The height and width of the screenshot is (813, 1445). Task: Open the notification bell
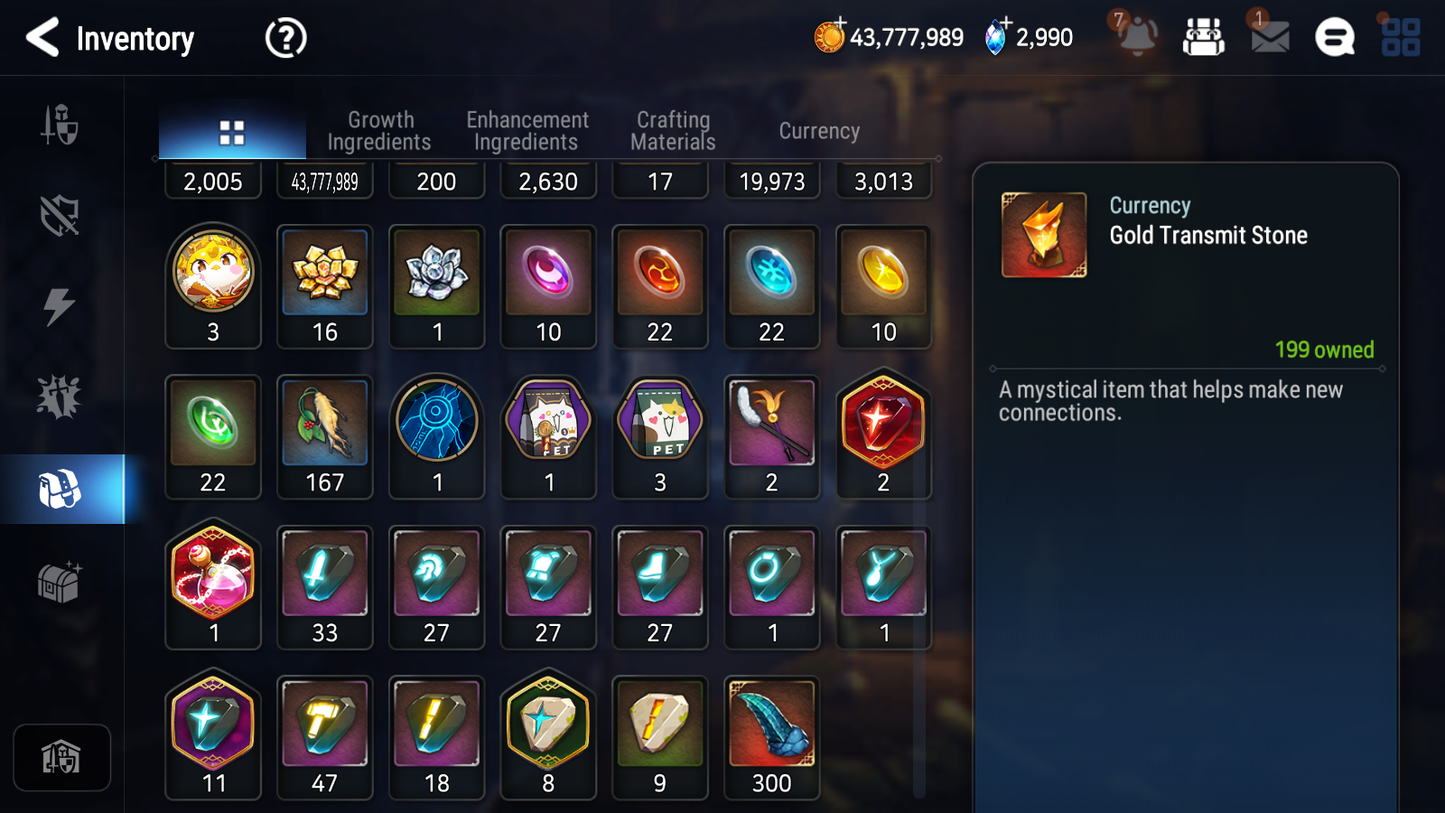click(x=1137, y=37)
